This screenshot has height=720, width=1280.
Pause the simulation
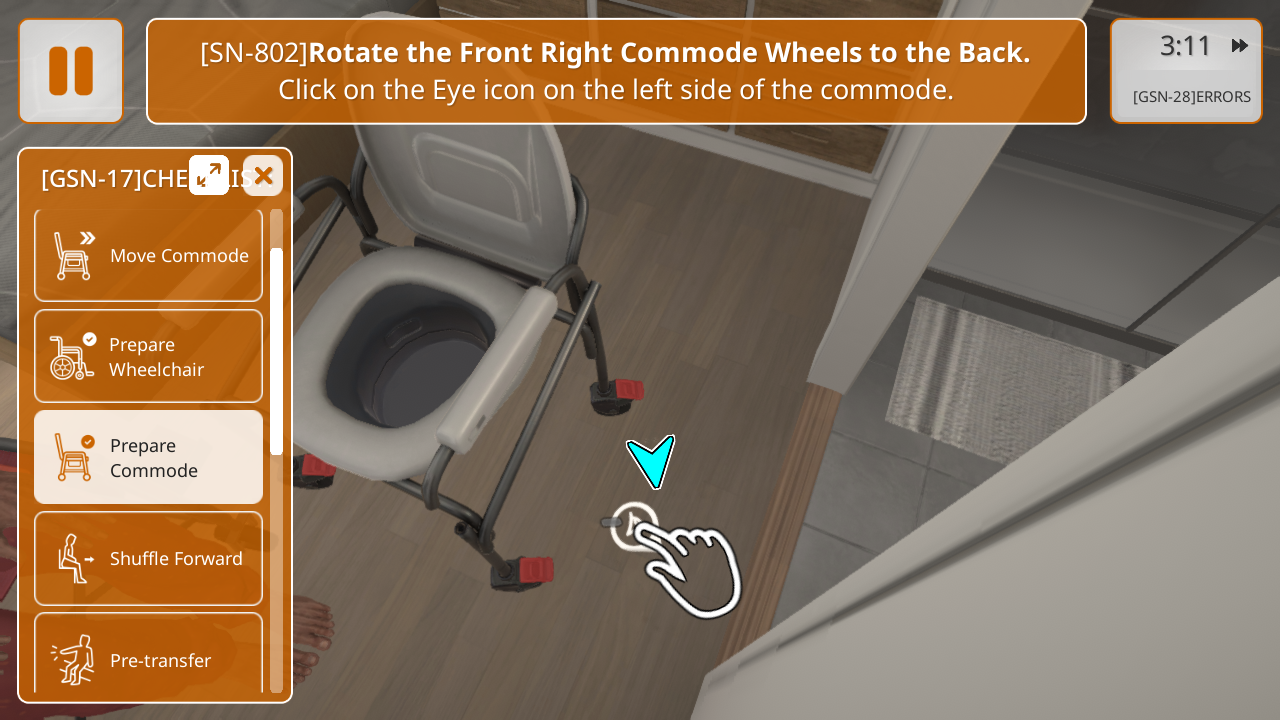[x=71, y=71]
